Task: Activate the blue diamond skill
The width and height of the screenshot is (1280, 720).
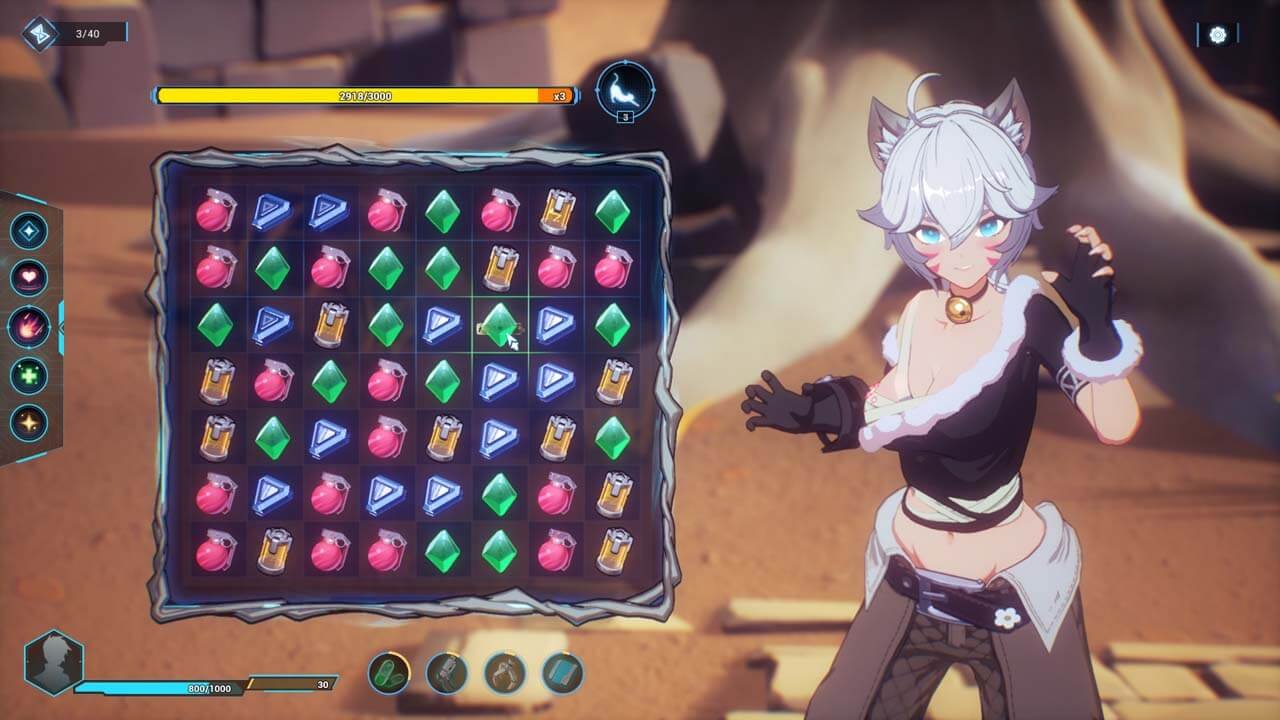Action: pyautogui.click(x=29, y=231)
